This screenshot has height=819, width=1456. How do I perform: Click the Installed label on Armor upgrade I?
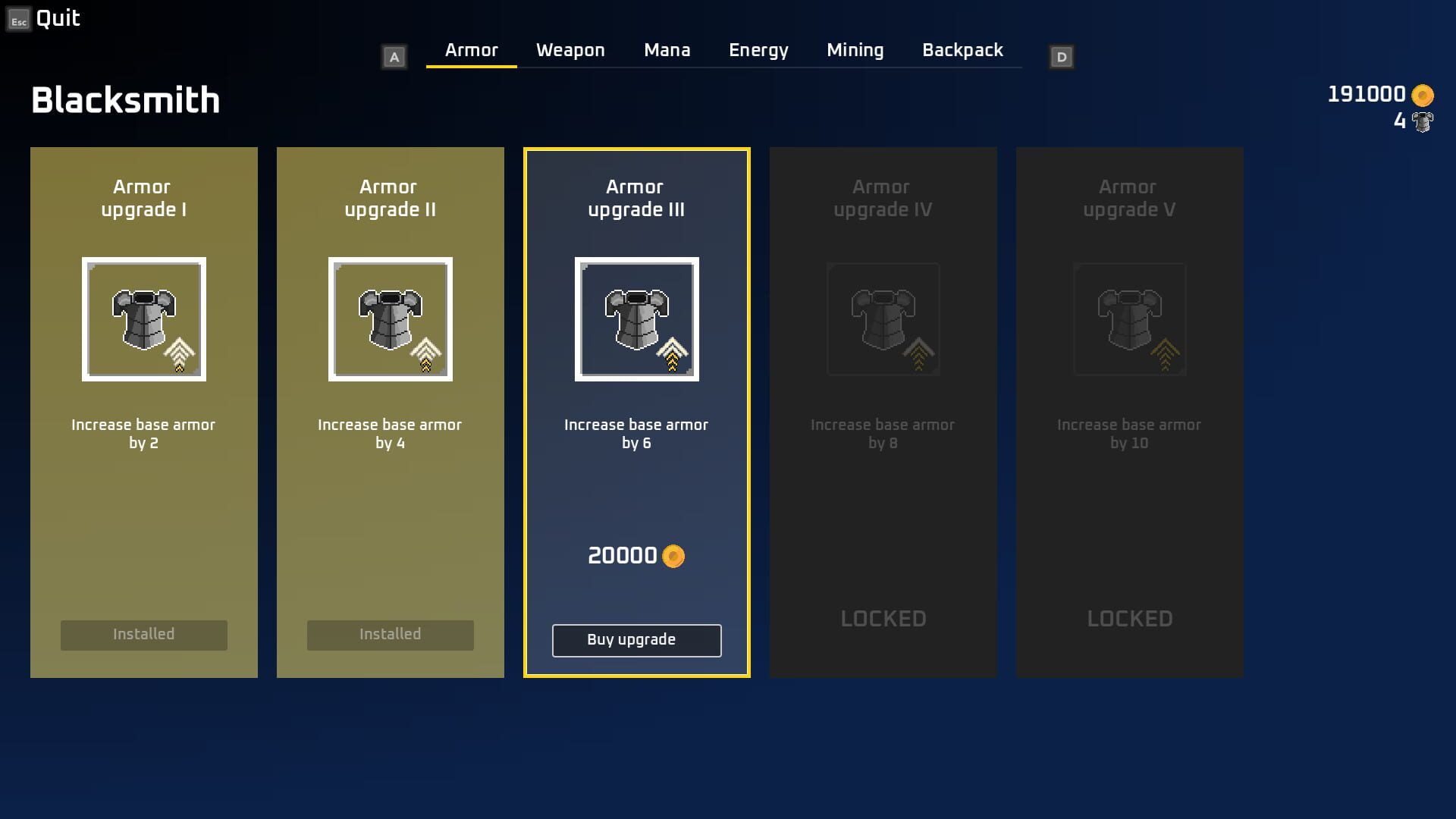(143, 635)
